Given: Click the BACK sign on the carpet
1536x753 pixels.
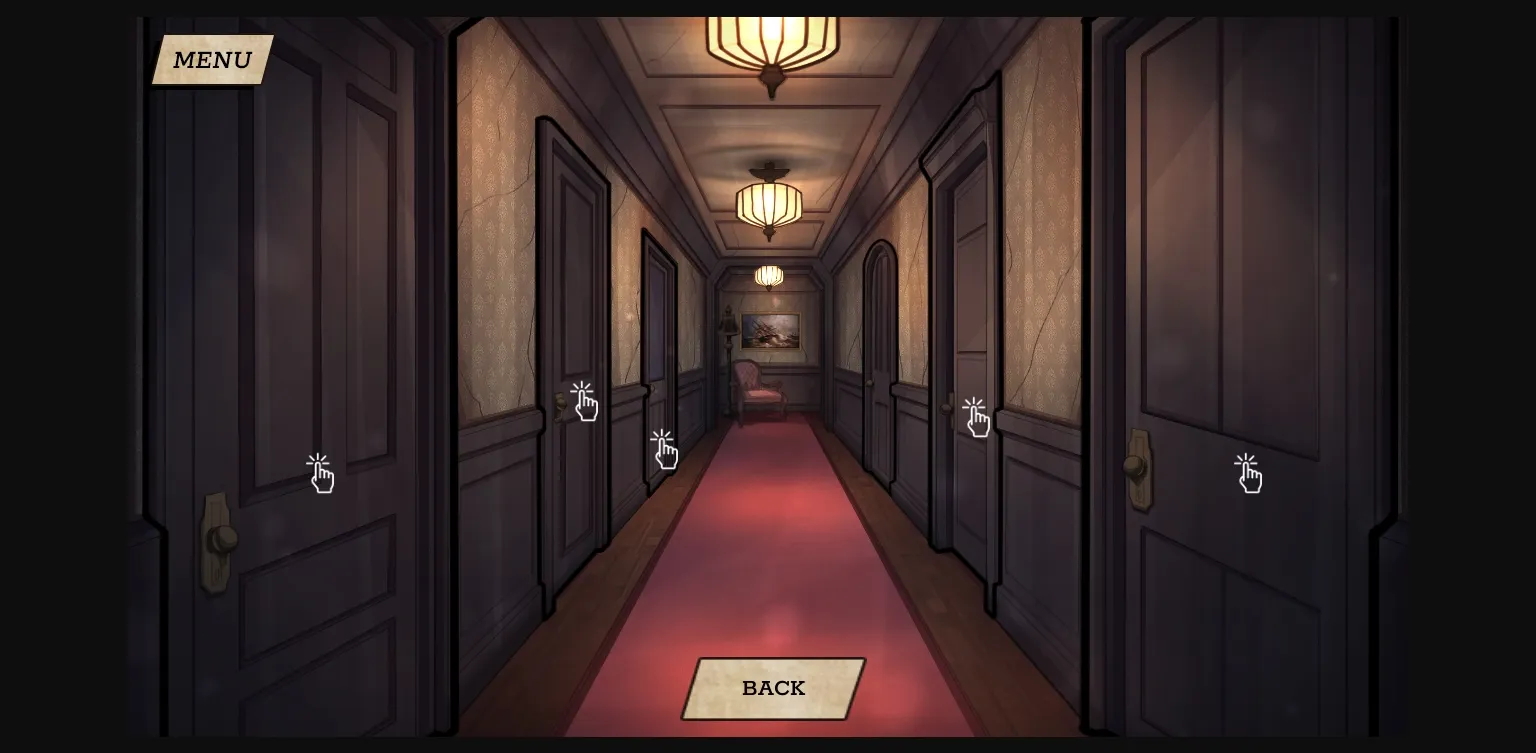Looking at the screenshot, I should pyautogui.click(x=772, y=688).
